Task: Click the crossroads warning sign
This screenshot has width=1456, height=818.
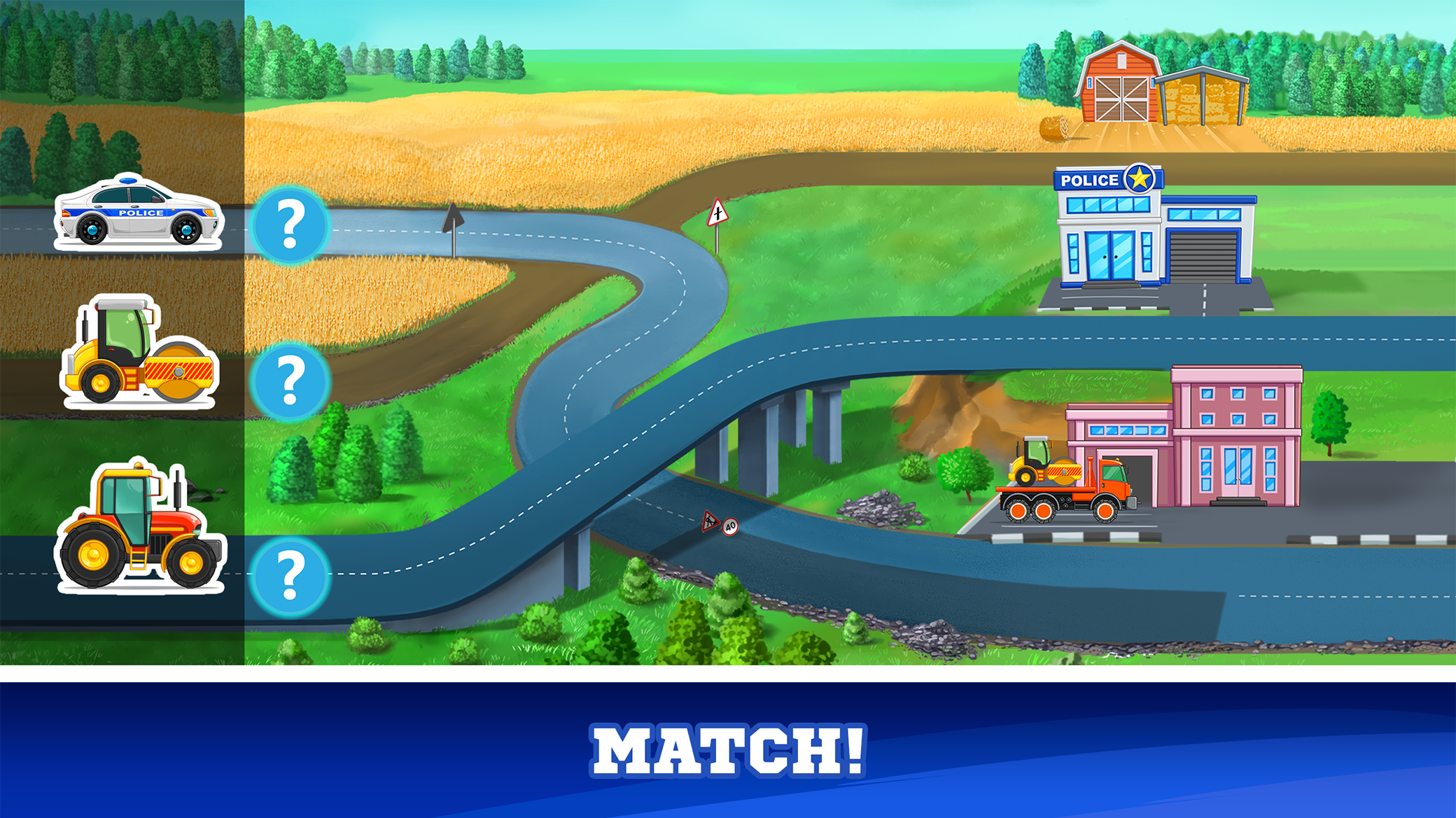Action: pos(717,213)
